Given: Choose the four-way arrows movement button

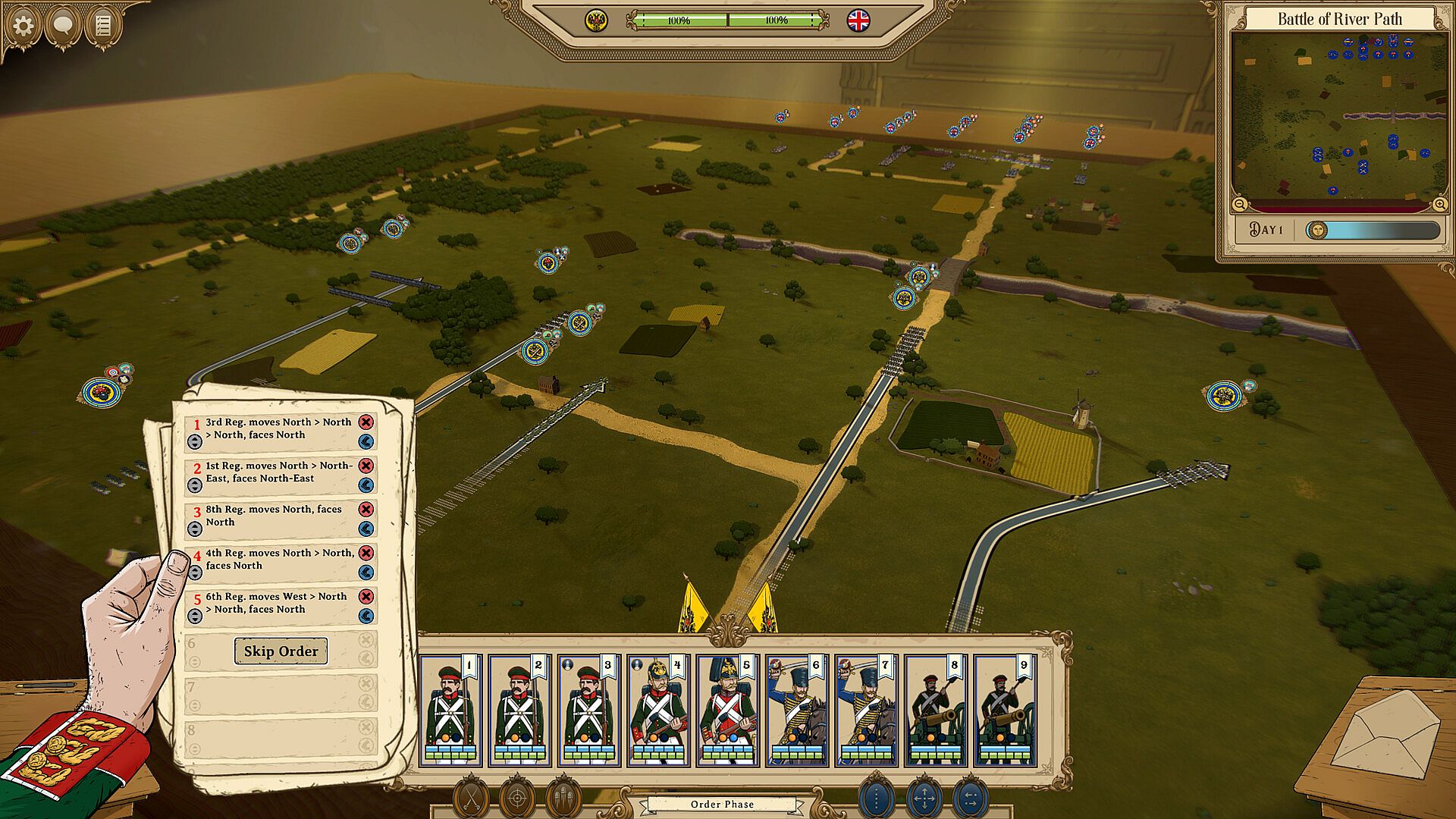Looking at the screenshot, I should pos(924,799).
